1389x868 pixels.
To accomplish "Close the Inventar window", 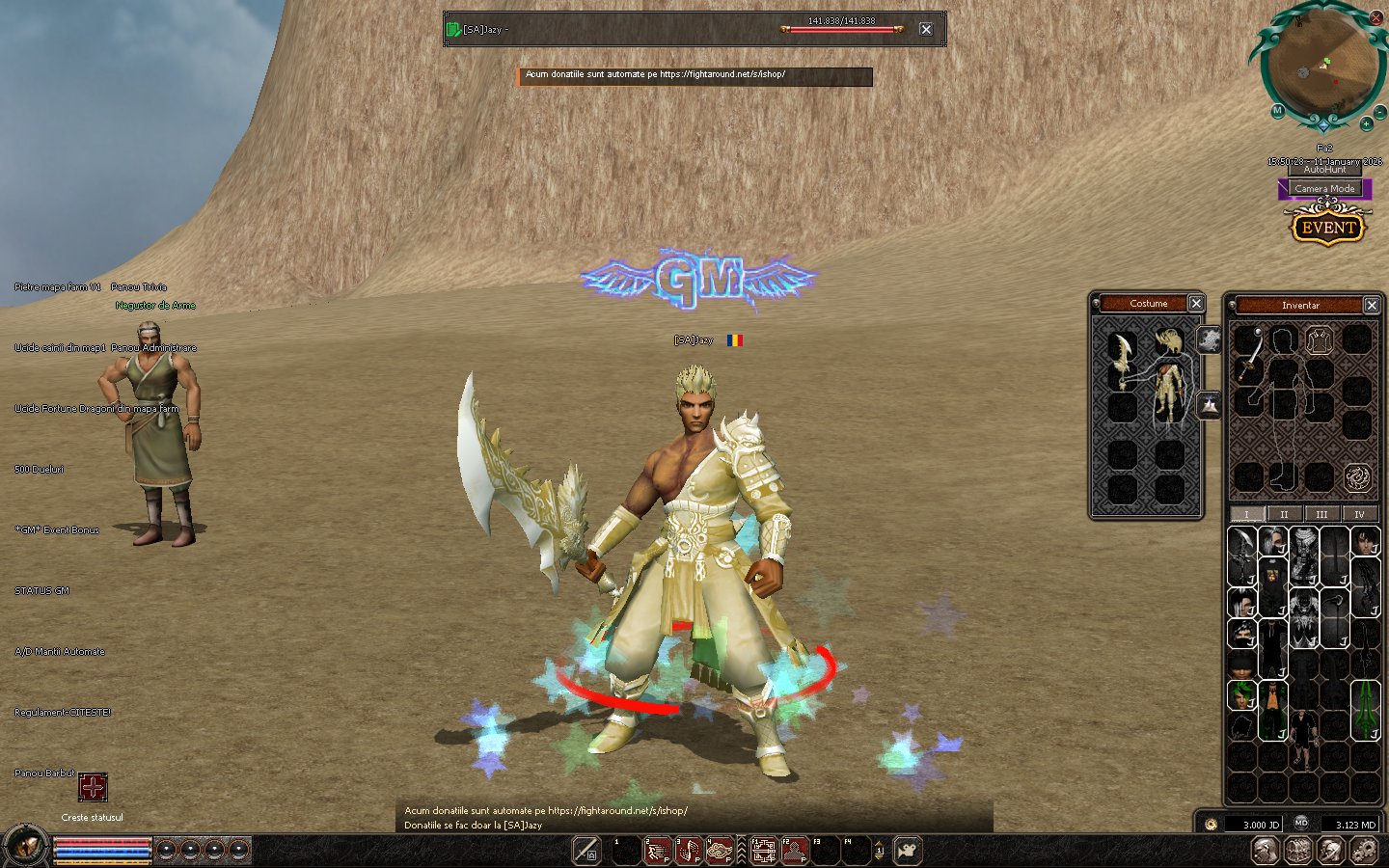I will click(1372, 305).
